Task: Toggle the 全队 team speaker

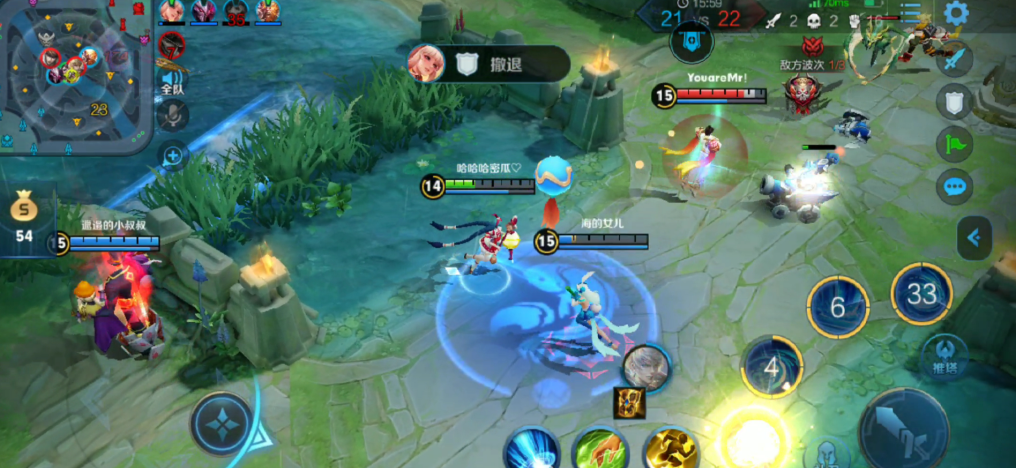Action: tap(173, 81)
